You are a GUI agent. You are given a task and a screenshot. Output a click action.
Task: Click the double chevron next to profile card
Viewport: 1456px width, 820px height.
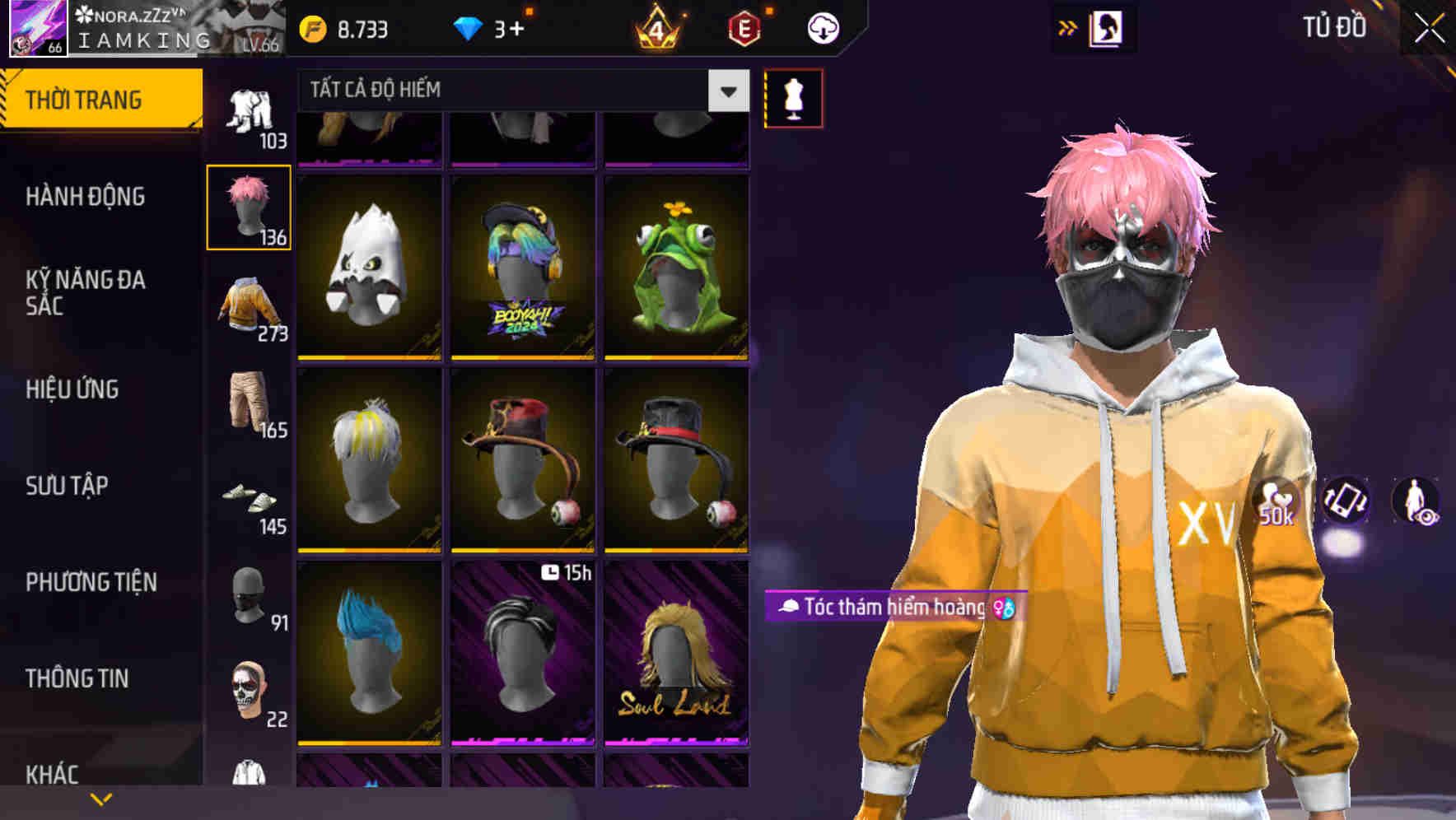coord(1066,26)
